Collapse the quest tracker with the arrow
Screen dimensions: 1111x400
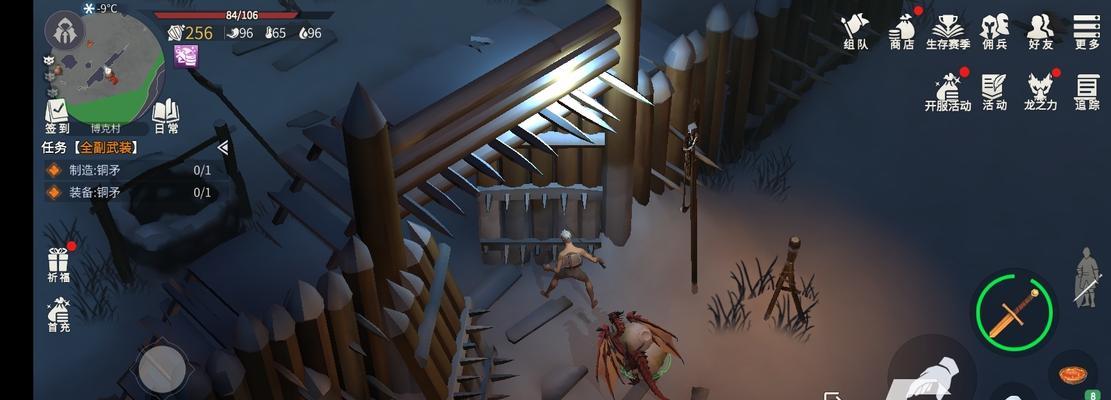point(222,147)
